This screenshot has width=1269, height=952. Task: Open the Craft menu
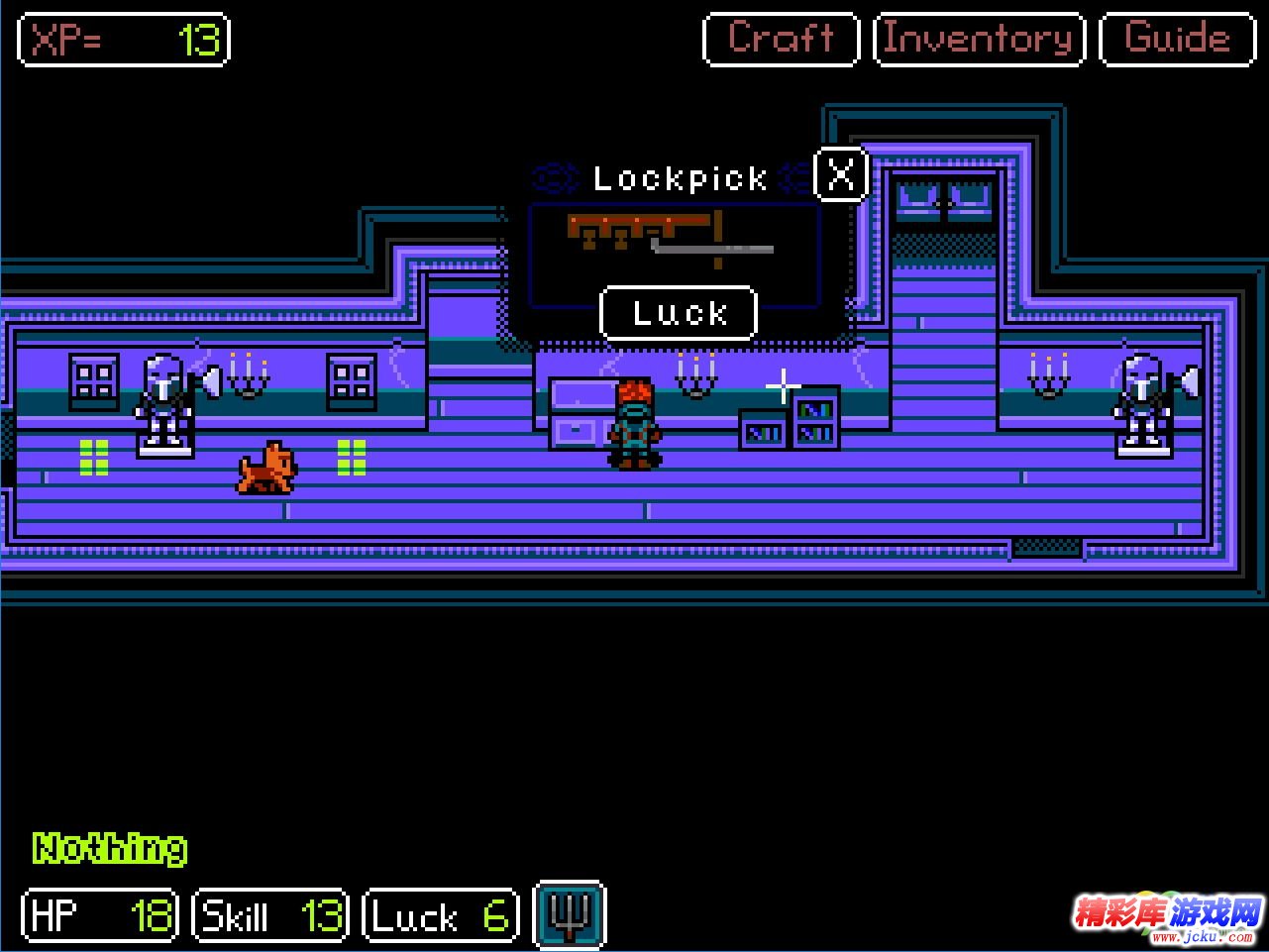(781, 40)
